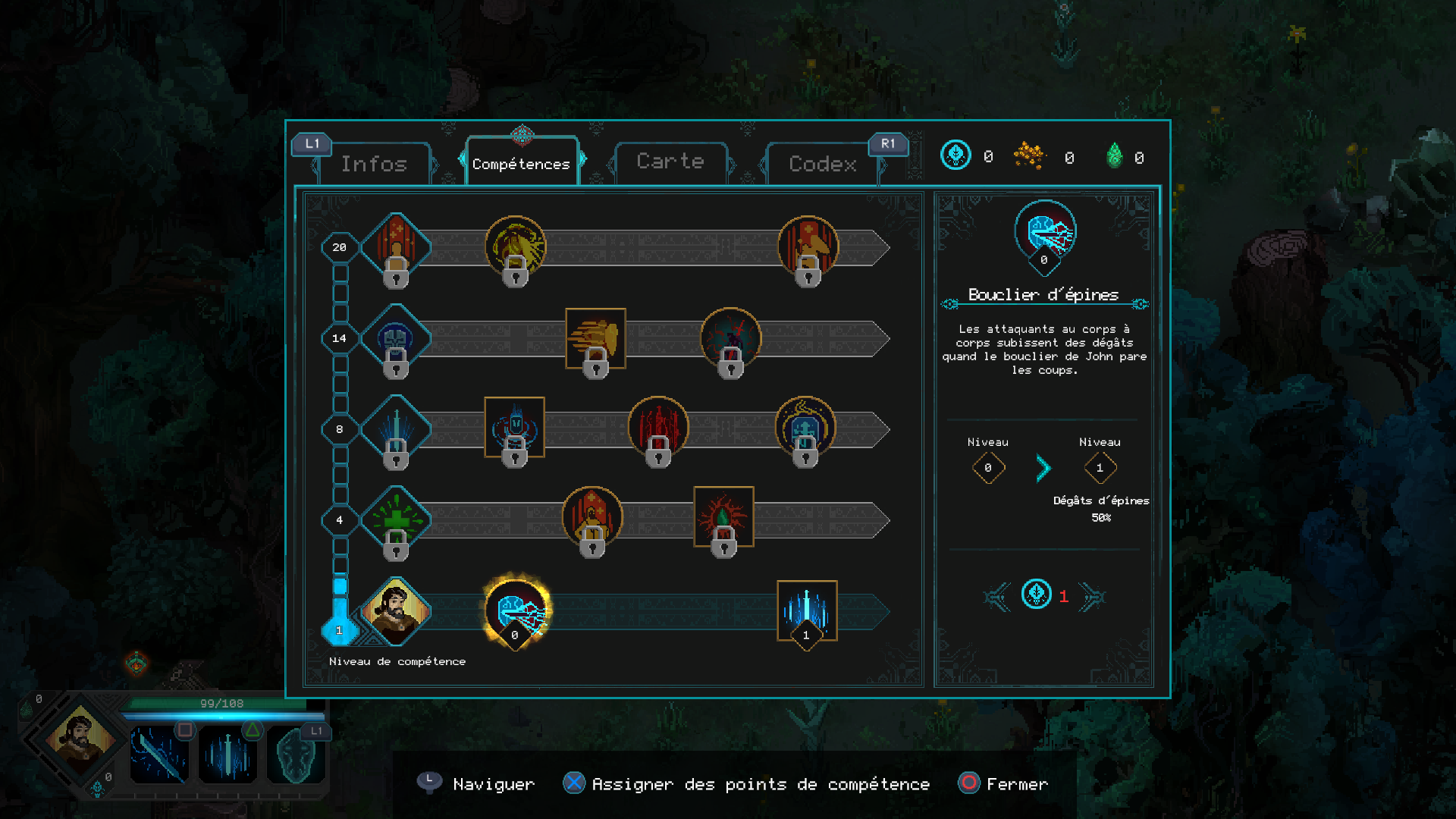Switch to the Infos tab

pos(374,164)
